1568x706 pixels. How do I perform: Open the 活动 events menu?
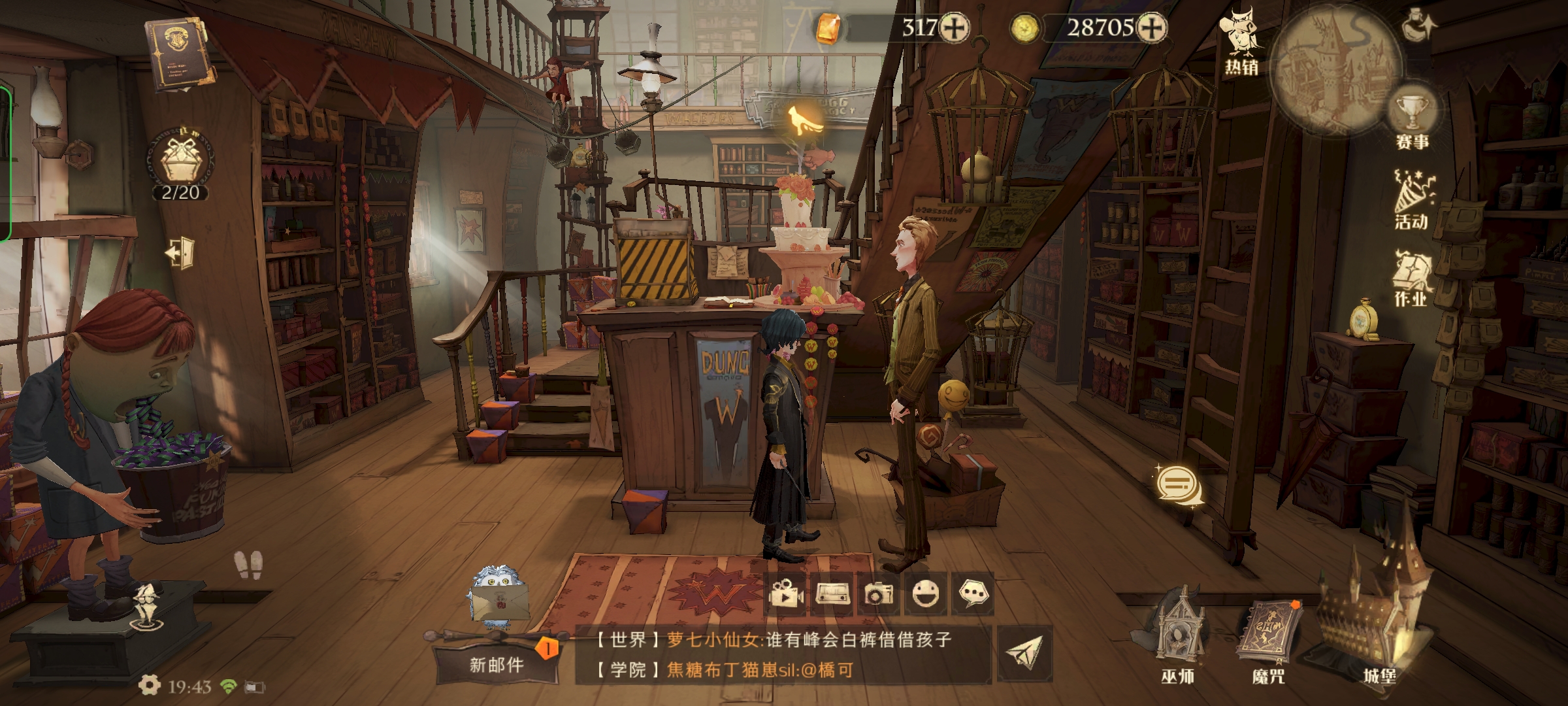1412,199
